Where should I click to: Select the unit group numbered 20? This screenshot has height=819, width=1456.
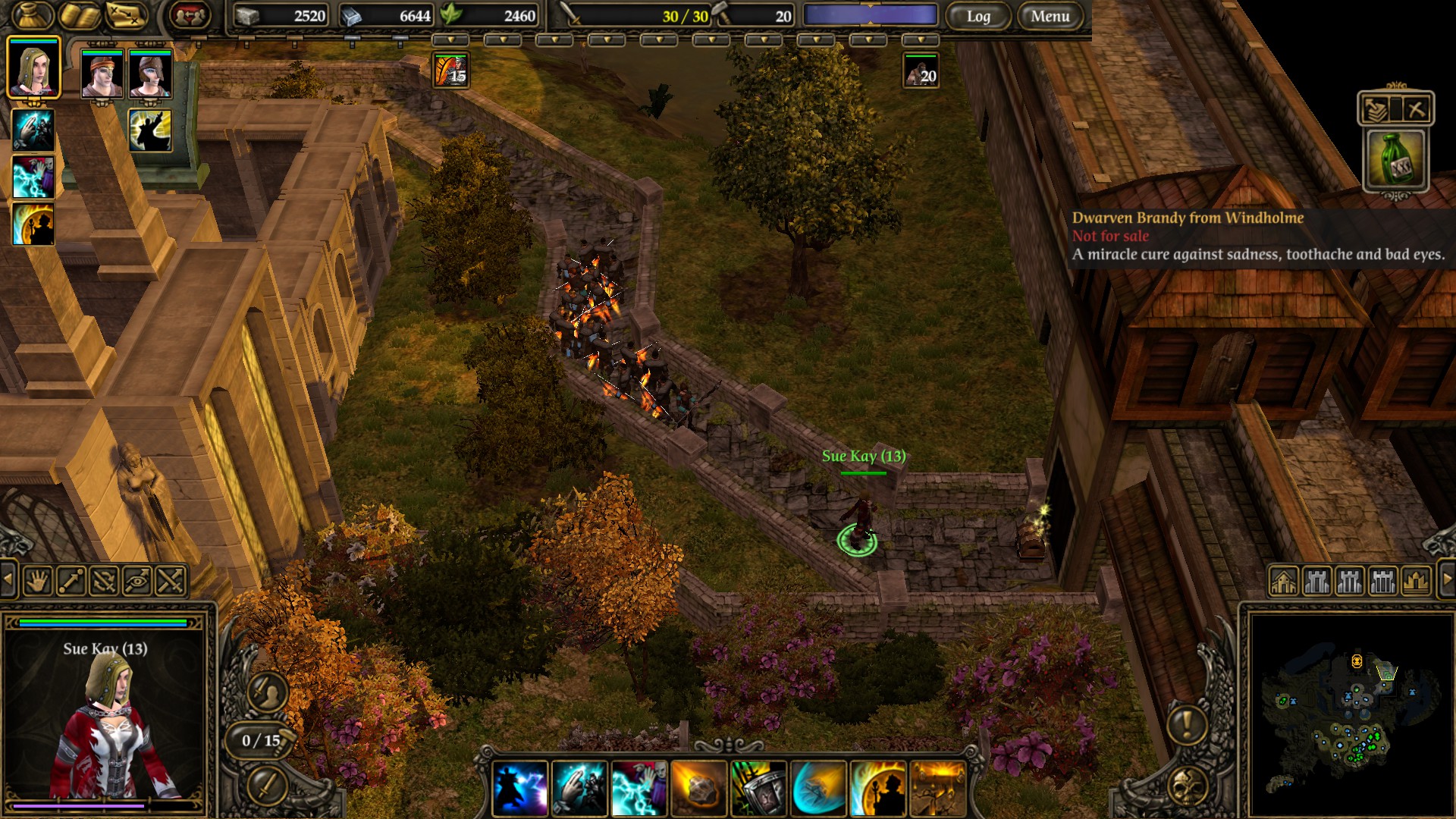pyautogui.click(x=921, y=71)
